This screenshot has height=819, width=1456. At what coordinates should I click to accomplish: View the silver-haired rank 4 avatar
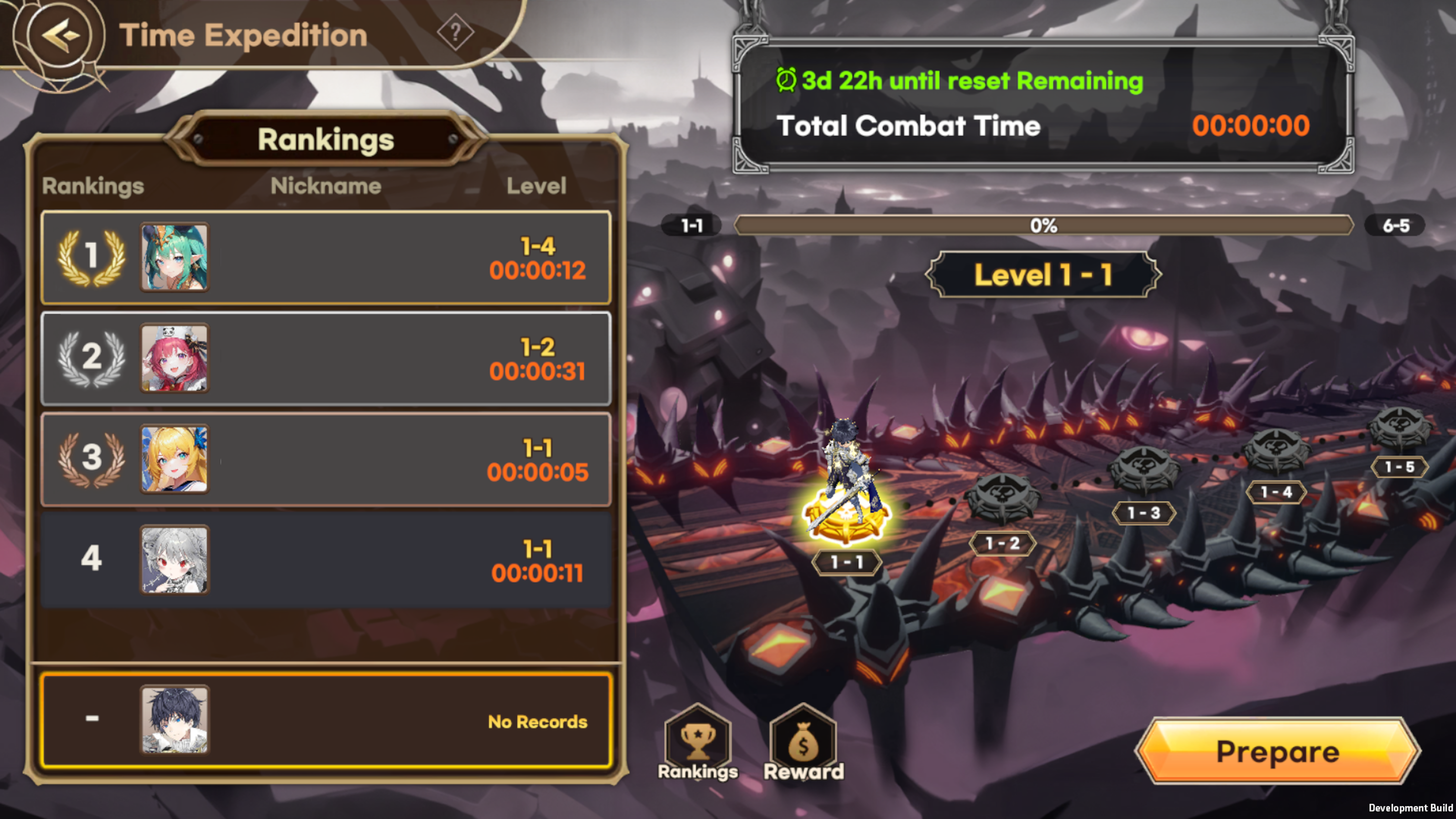(174, 560)
